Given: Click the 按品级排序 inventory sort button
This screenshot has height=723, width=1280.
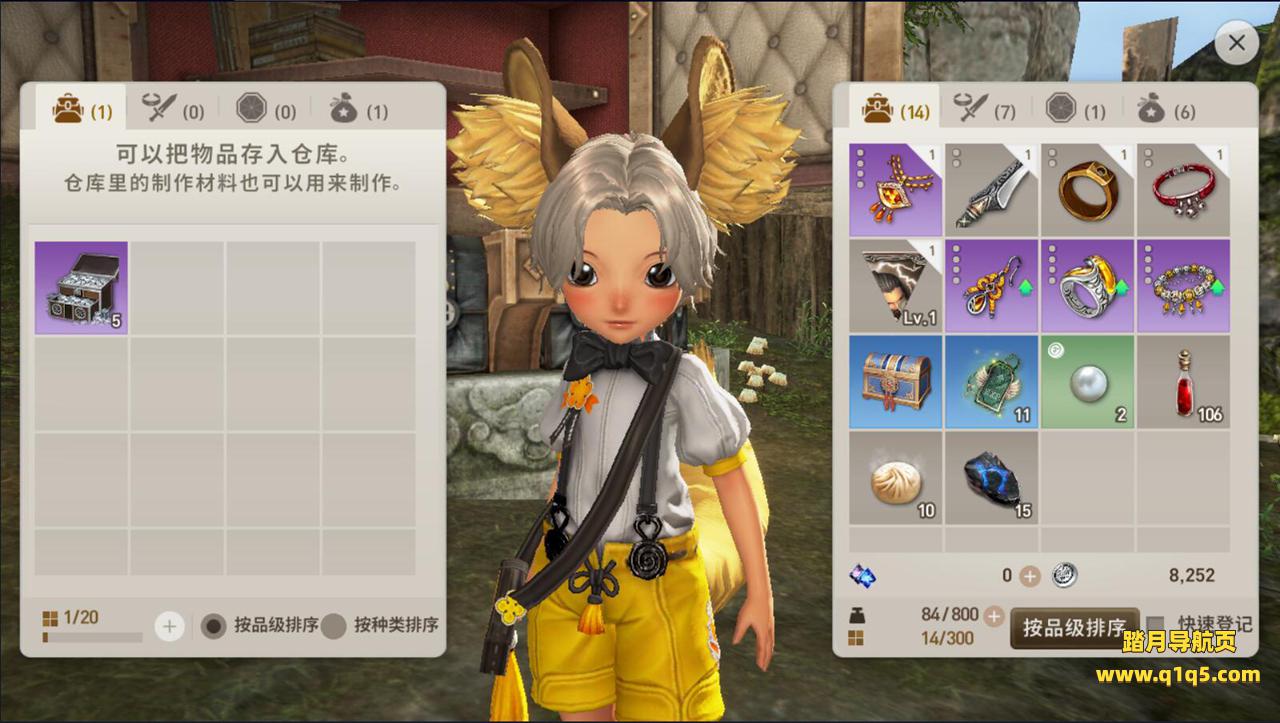Looking at the screenshot, I should 1073,628.
